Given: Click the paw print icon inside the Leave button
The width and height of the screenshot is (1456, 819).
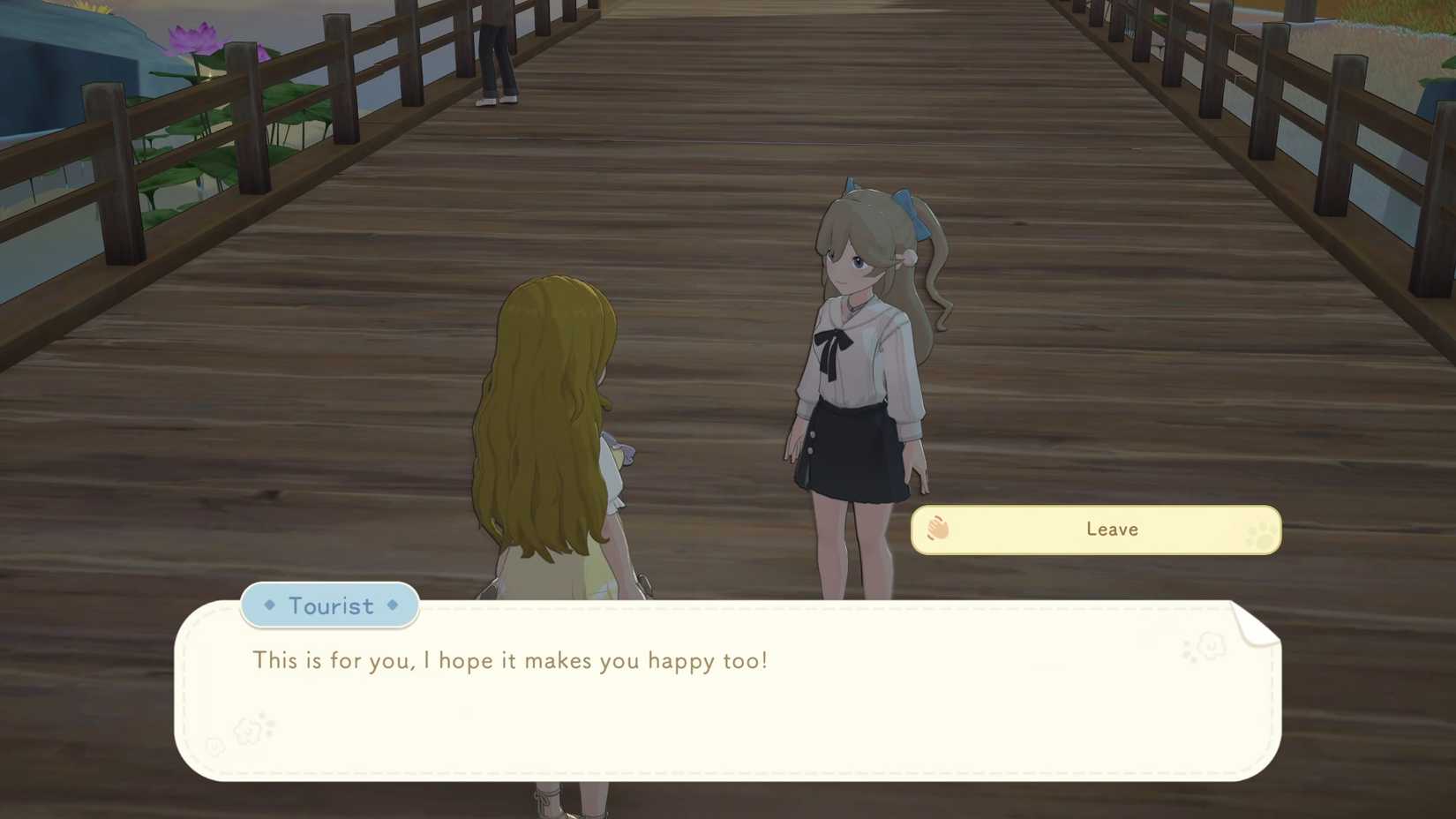Looking at the screenshot, I should click(x=1256, y=532).
